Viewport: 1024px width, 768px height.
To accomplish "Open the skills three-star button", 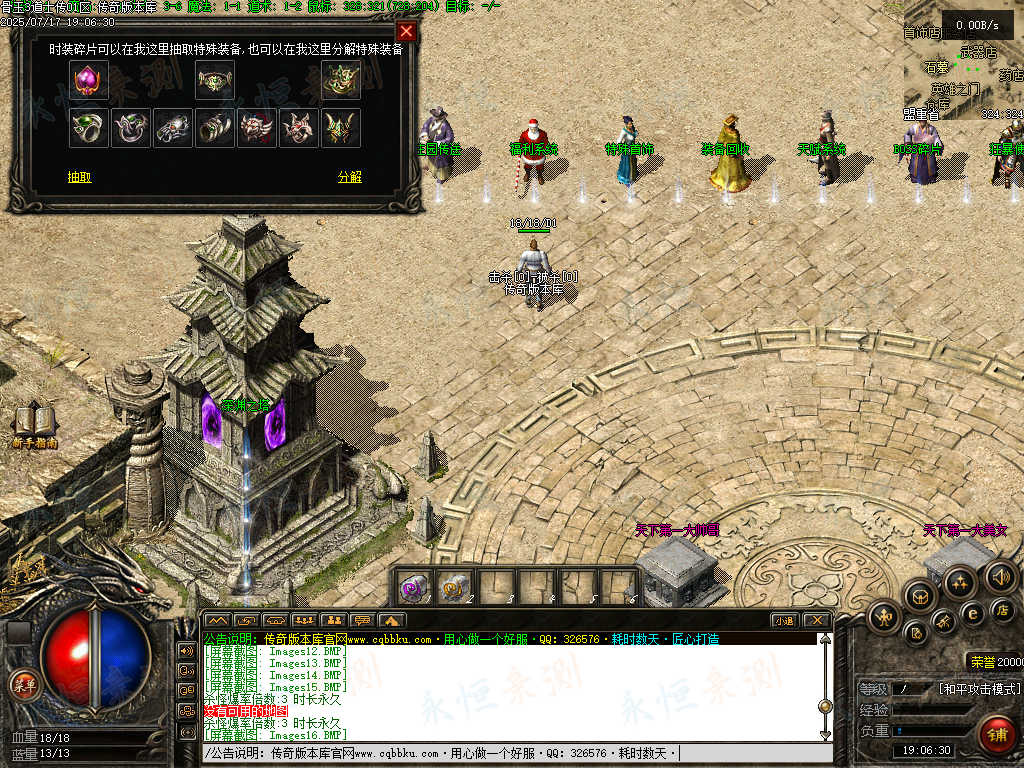I will point(960,581).
